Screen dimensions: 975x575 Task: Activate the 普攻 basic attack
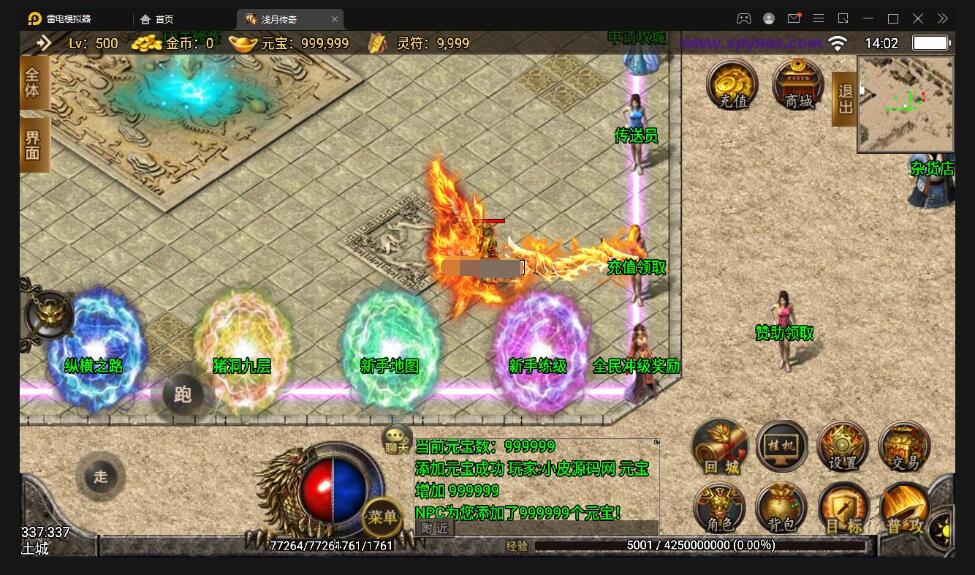click(904, 508)
